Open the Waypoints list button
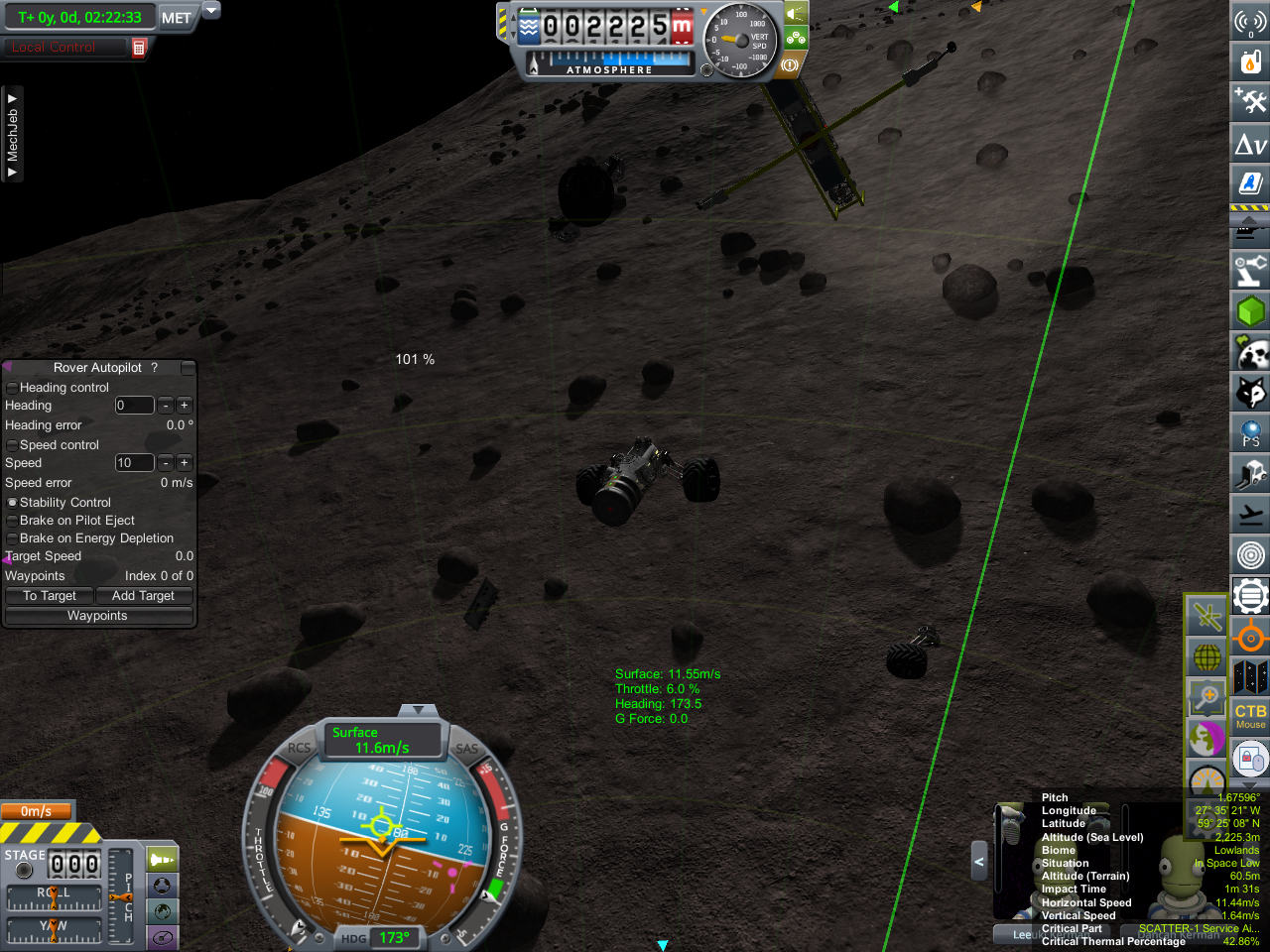 (97, 616)
